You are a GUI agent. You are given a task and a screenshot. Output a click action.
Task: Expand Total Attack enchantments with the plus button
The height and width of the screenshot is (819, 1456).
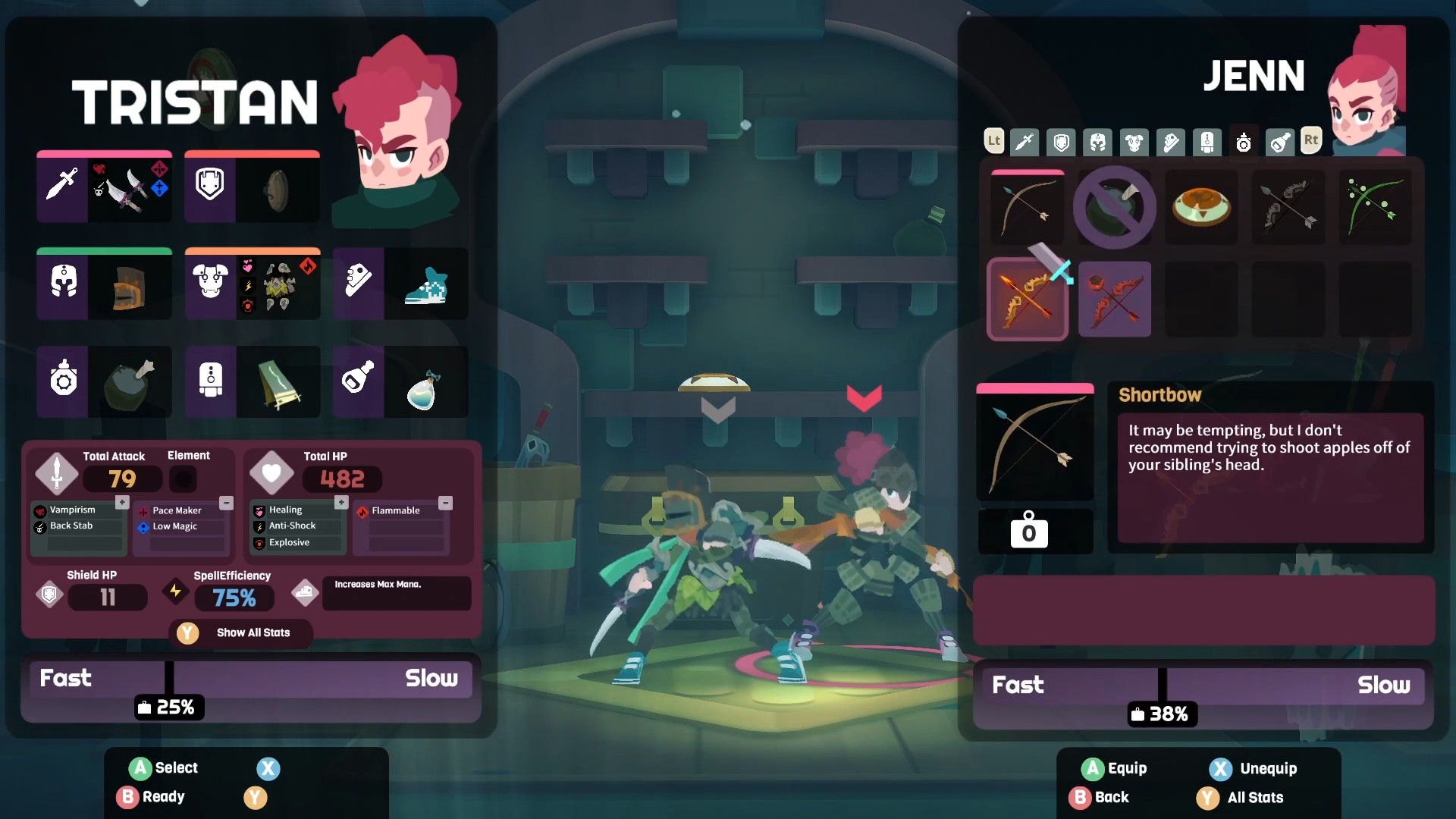(x=122, y=502)
